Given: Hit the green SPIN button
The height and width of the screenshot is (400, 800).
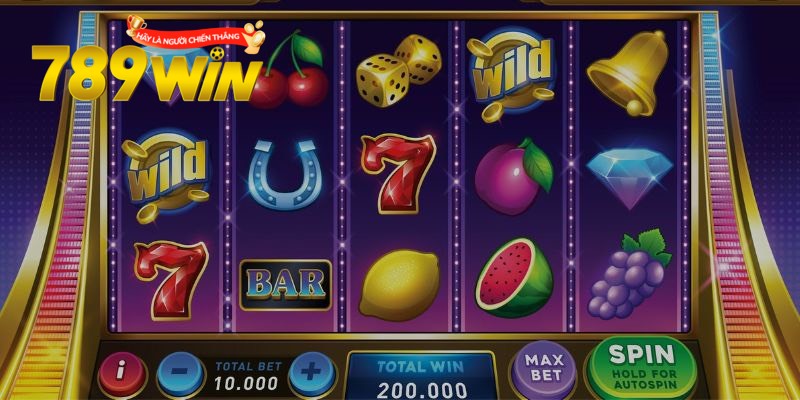Looking at the screenshot, I should point(642,365).
